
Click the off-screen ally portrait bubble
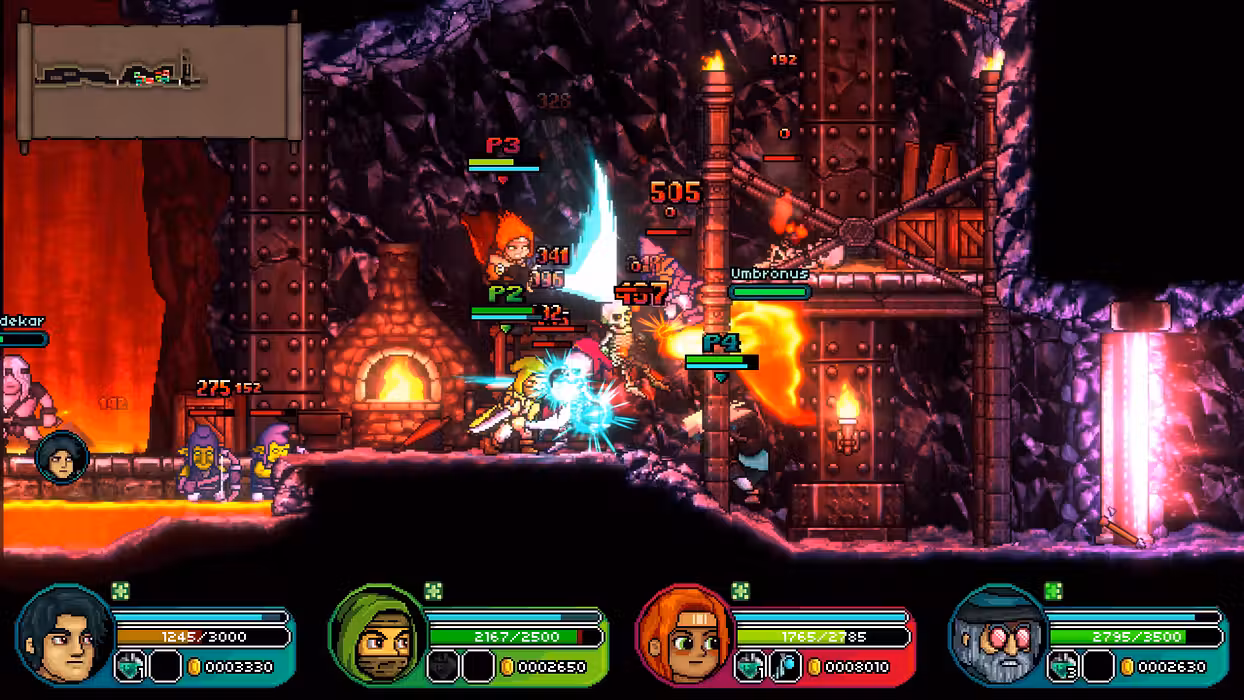62,459
